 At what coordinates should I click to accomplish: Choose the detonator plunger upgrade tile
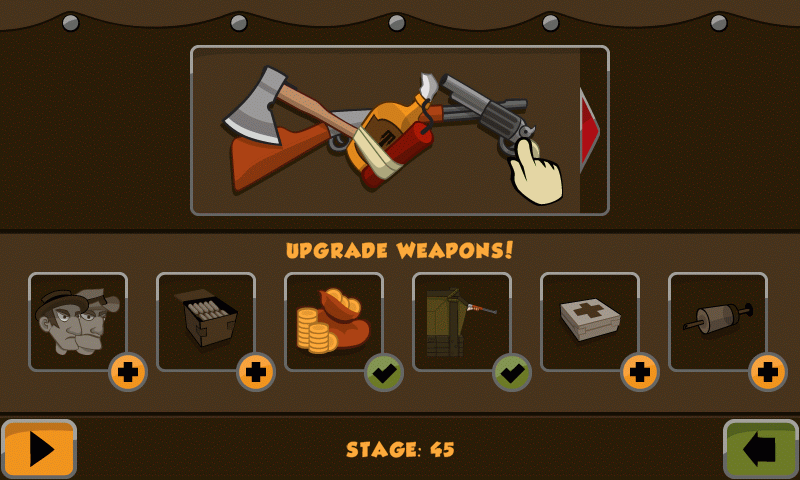(717, 320)
